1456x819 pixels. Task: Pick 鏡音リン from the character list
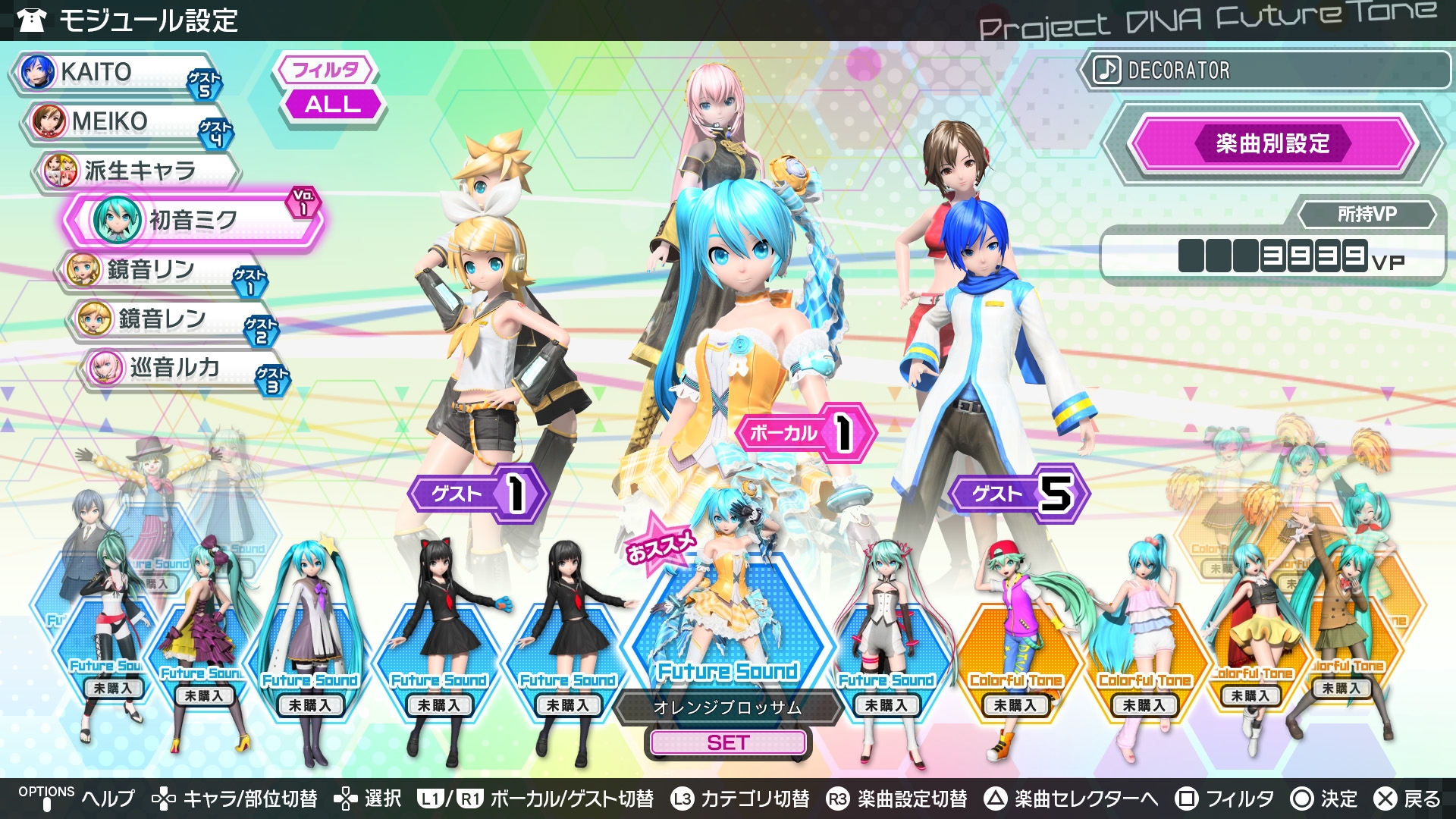[x=159, y=270]
